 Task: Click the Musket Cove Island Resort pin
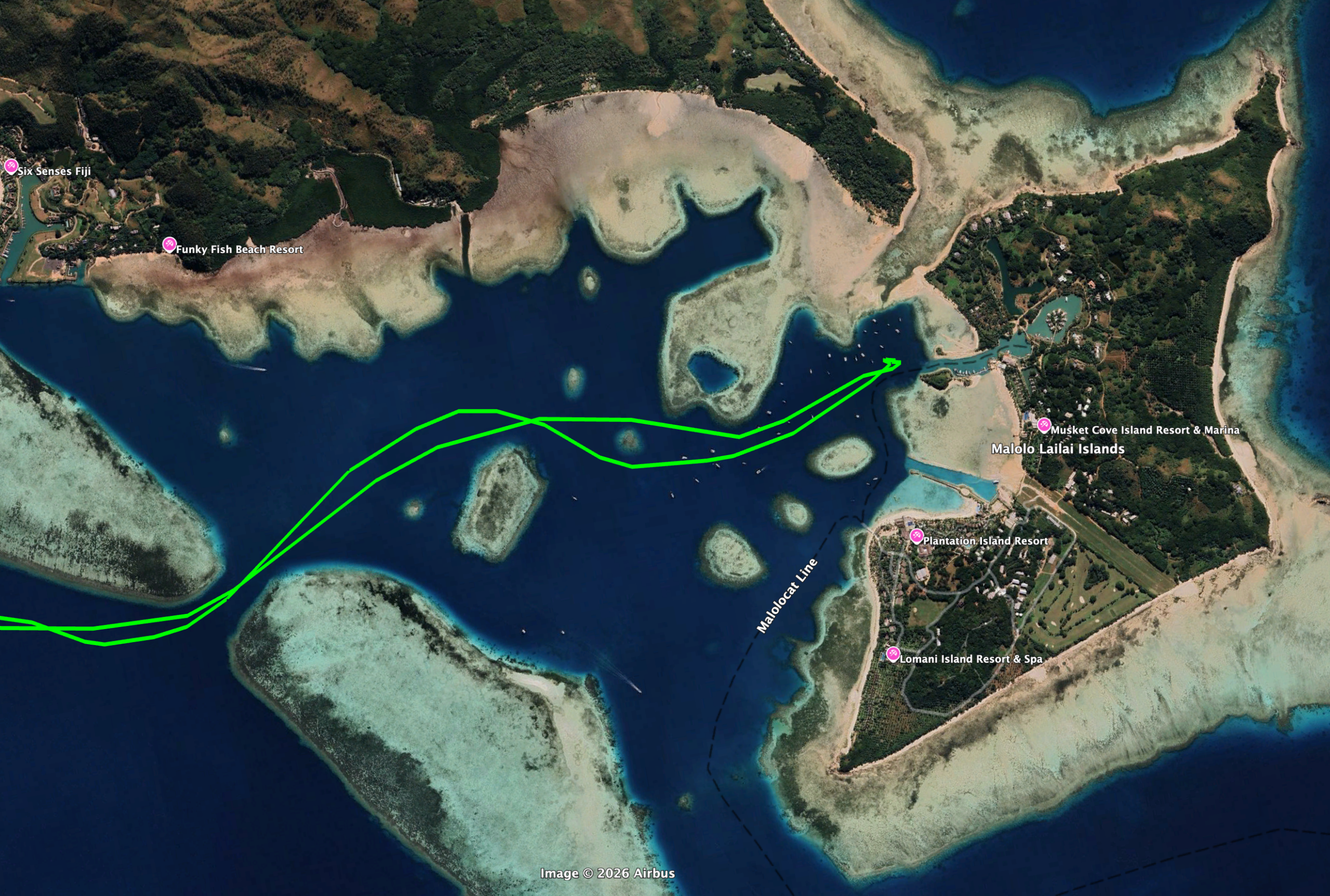pyautogui.click(x=1044, y=424)
